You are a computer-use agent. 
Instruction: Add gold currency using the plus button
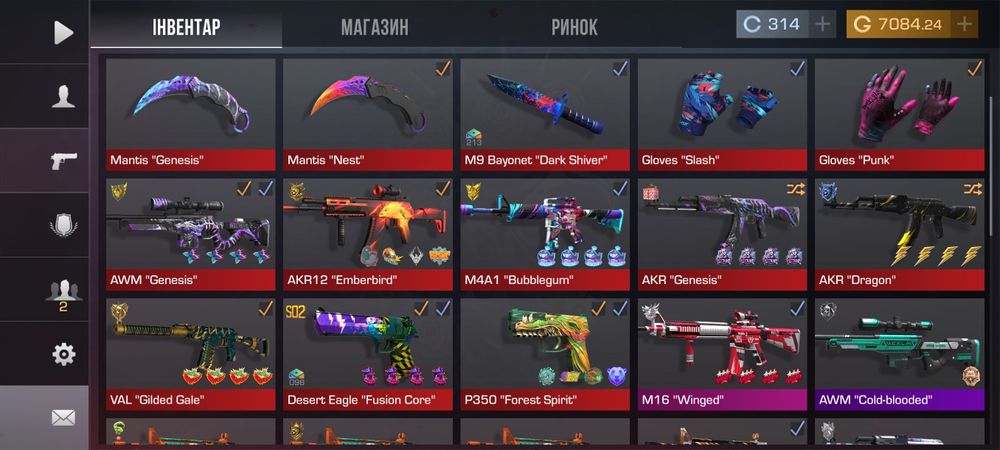(964, 25)
